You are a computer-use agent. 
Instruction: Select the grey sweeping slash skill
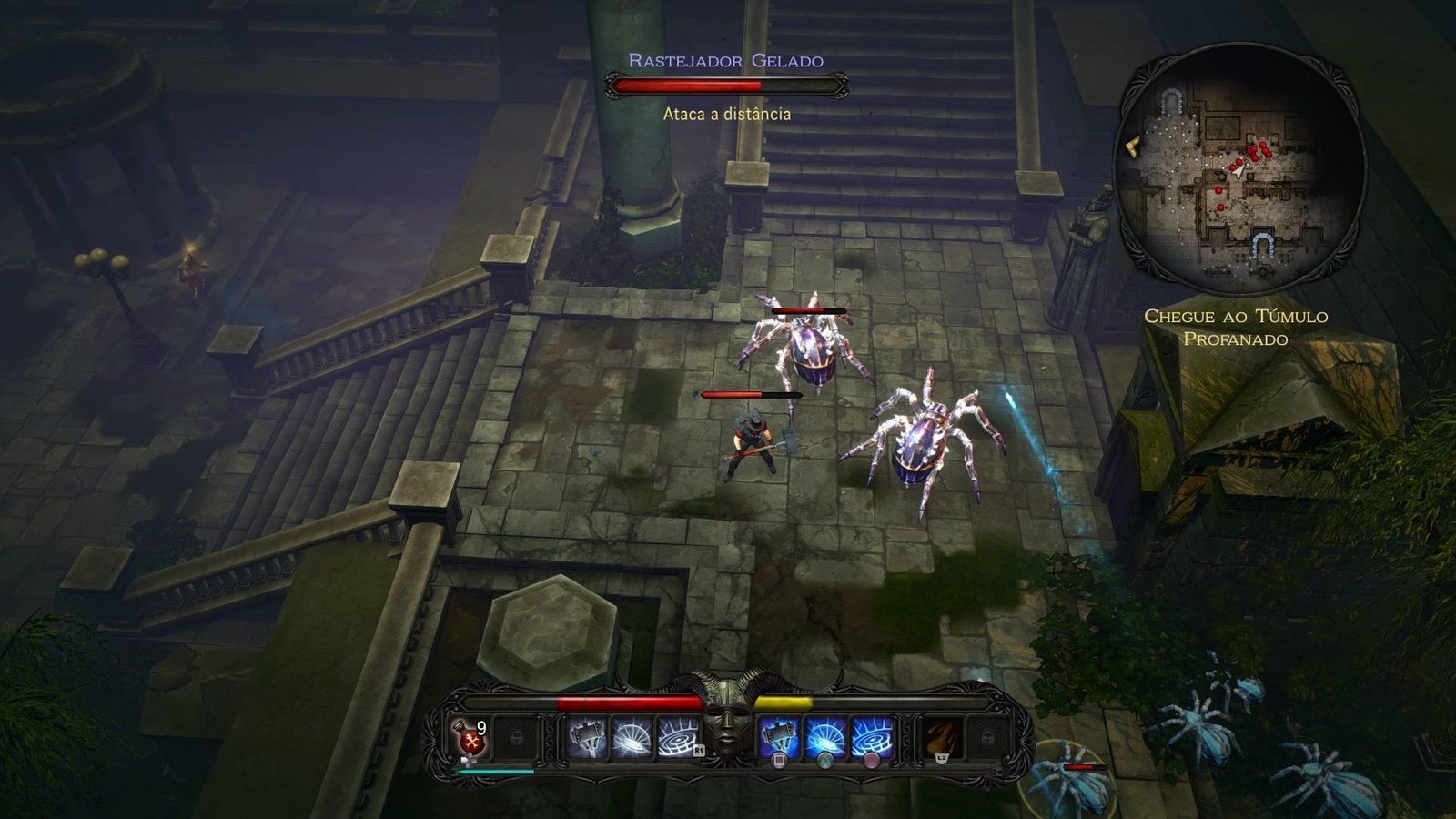pyautogui.click(x=632, y=736)
